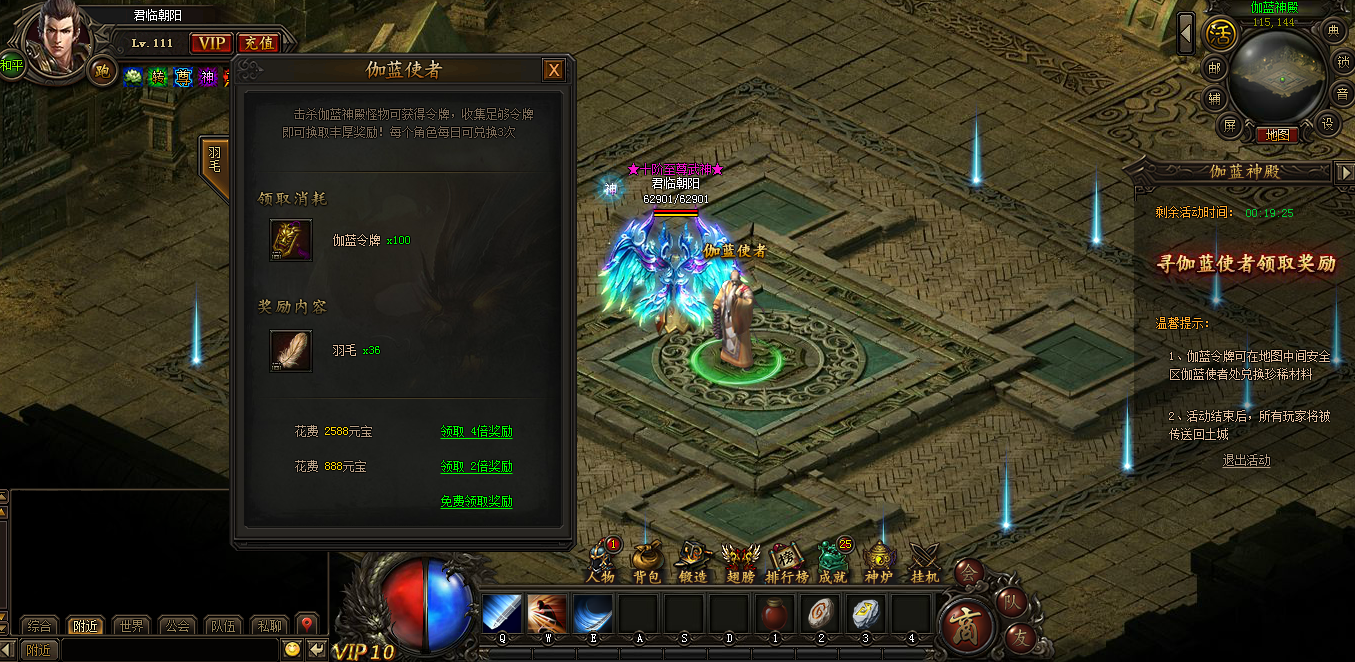This screenshot has width=1355, height=662.
Task: Open the 邮 mail button
Action: click(1214, 68)
